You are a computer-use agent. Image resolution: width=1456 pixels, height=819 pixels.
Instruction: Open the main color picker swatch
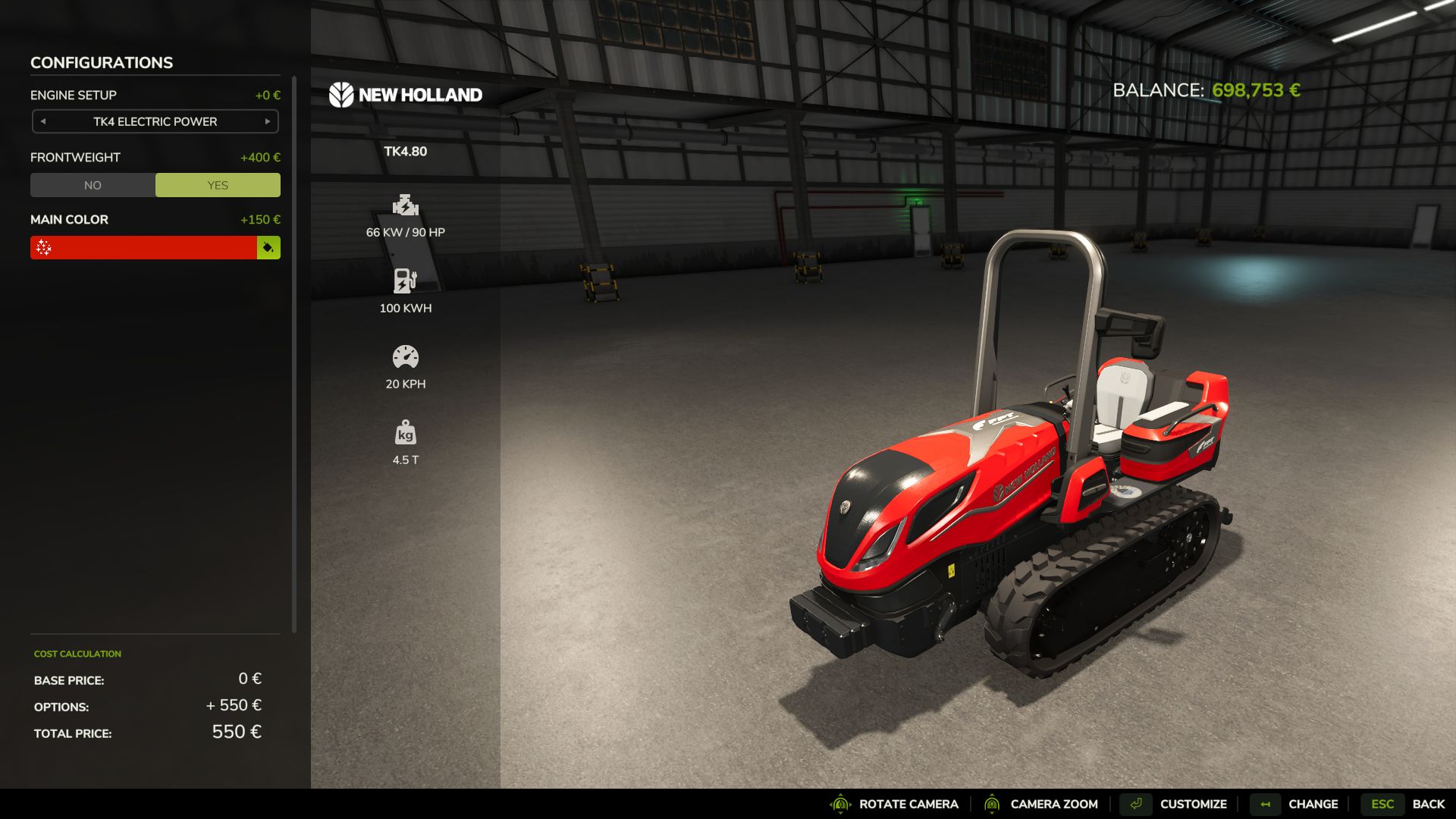click(268, 247)
